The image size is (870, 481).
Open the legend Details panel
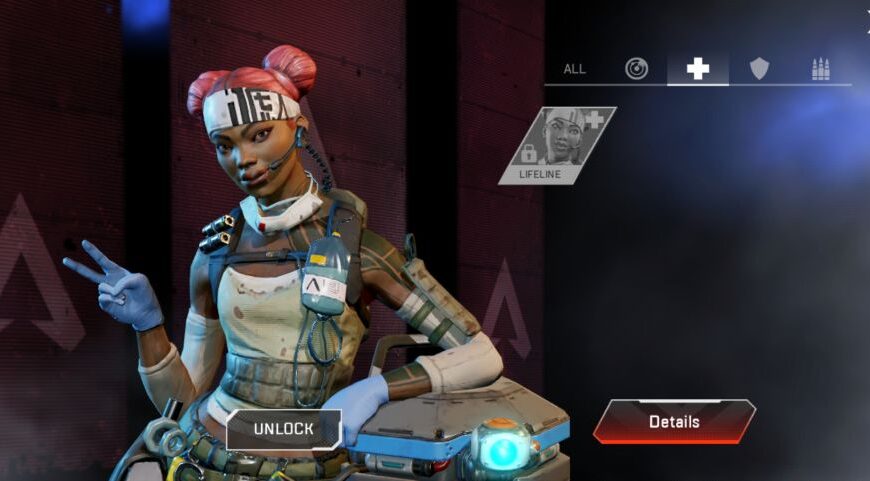point(674,421)
